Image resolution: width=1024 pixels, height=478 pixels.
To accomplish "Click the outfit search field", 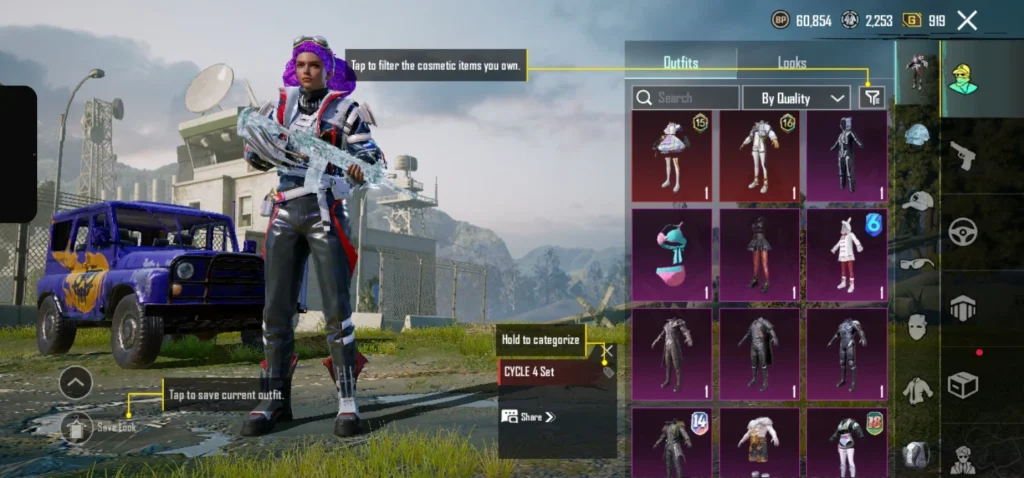I will [x=686, y=98].
